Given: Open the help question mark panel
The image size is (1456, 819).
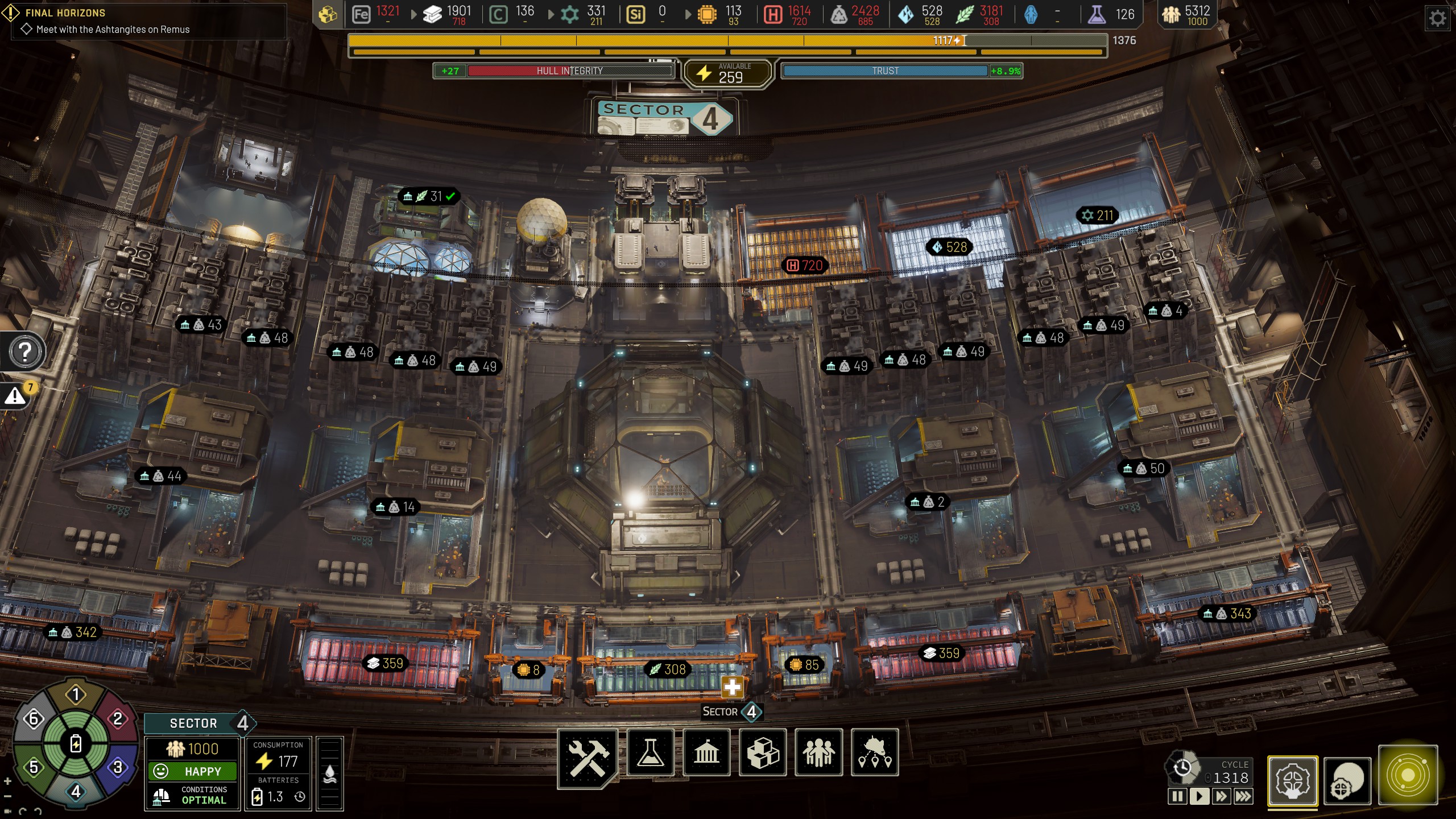Looking at the screenshot, I should [24, 352].
